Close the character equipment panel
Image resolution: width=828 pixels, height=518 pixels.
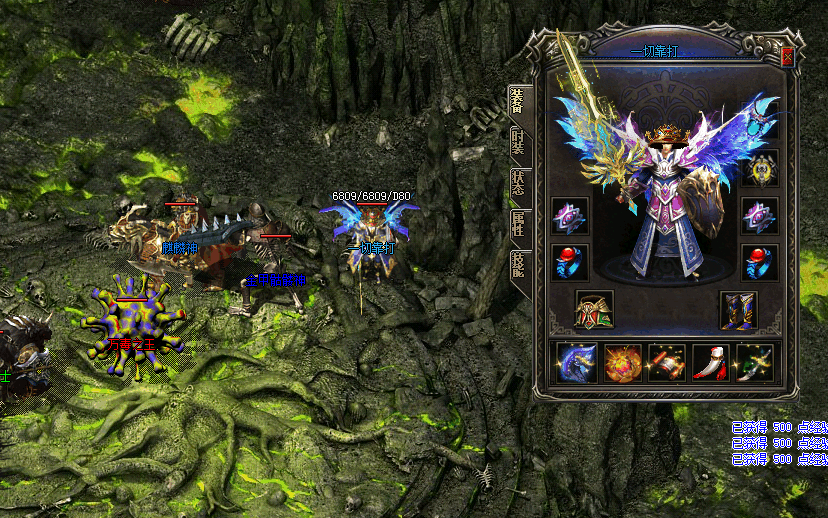click(787, 57)
